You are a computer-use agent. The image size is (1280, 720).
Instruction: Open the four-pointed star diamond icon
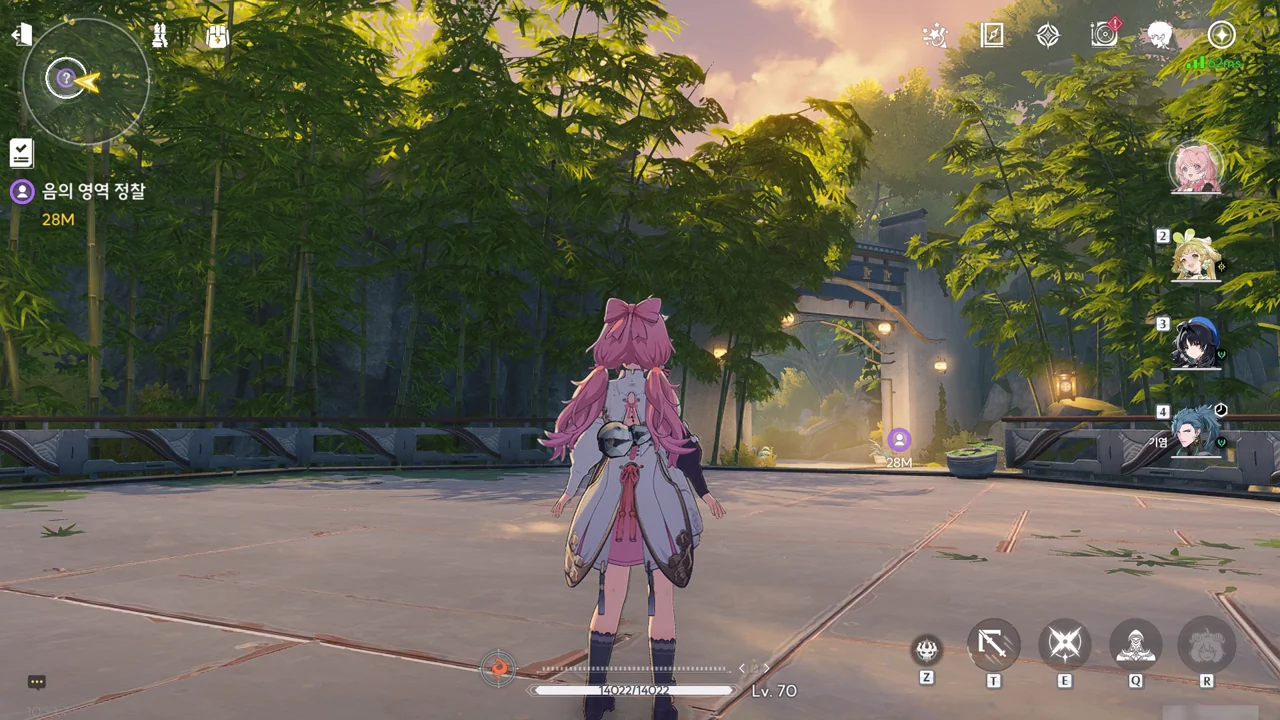[x=1047, y=36]
